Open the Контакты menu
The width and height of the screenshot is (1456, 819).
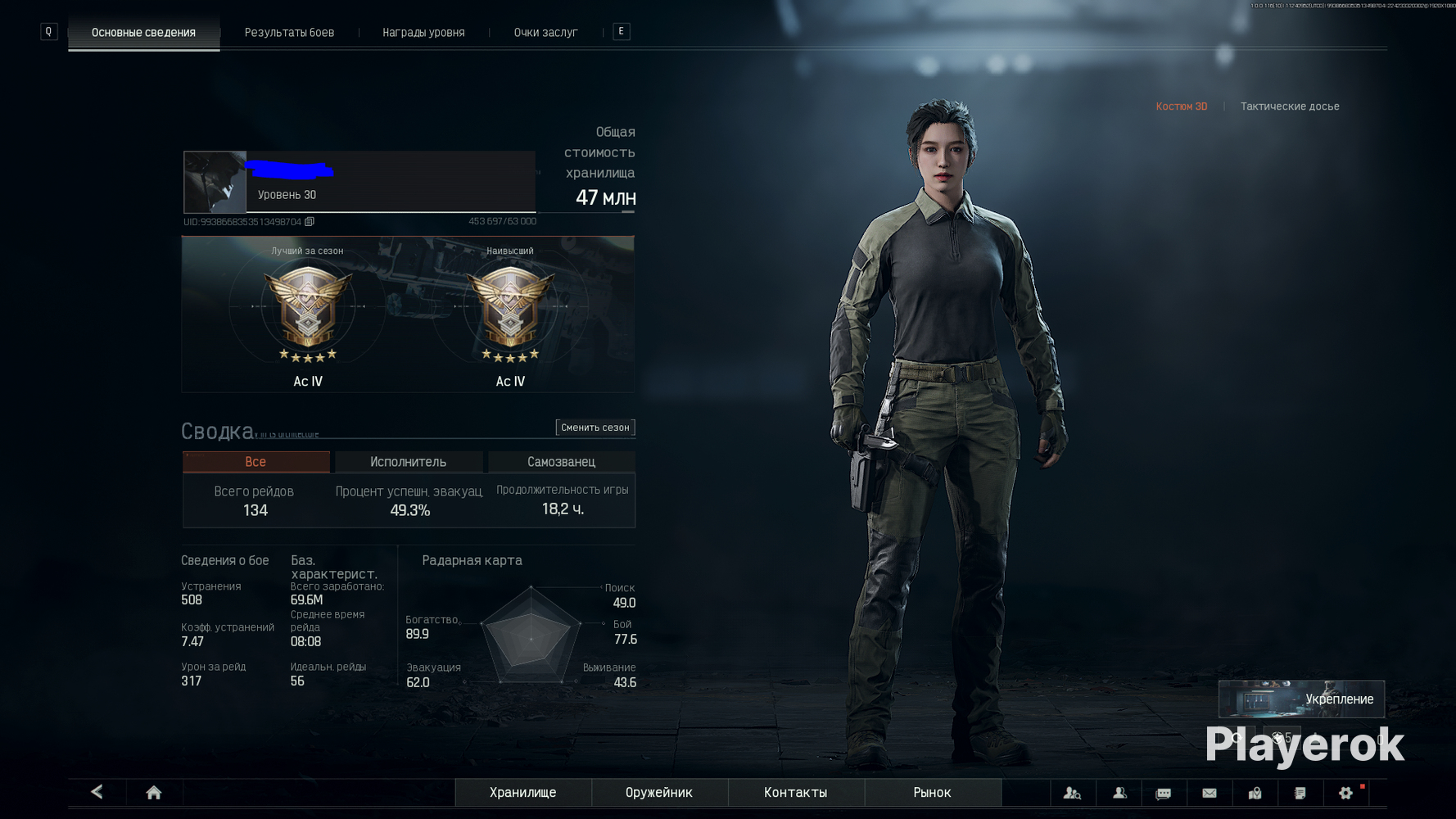coord(795,793)
